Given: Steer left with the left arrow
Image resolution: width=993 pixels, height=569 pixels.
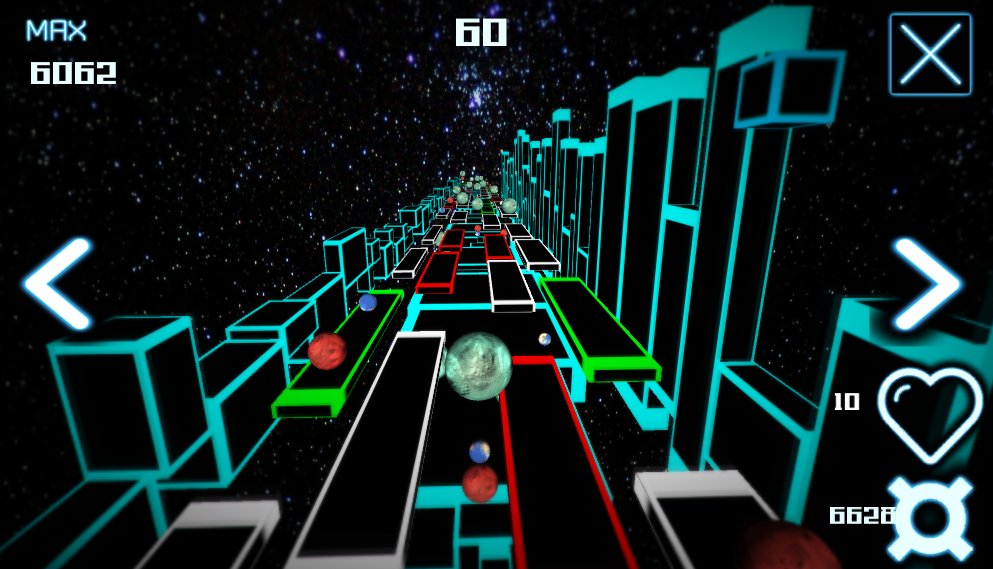Looking at the screenshot, I should pos(58,284).
